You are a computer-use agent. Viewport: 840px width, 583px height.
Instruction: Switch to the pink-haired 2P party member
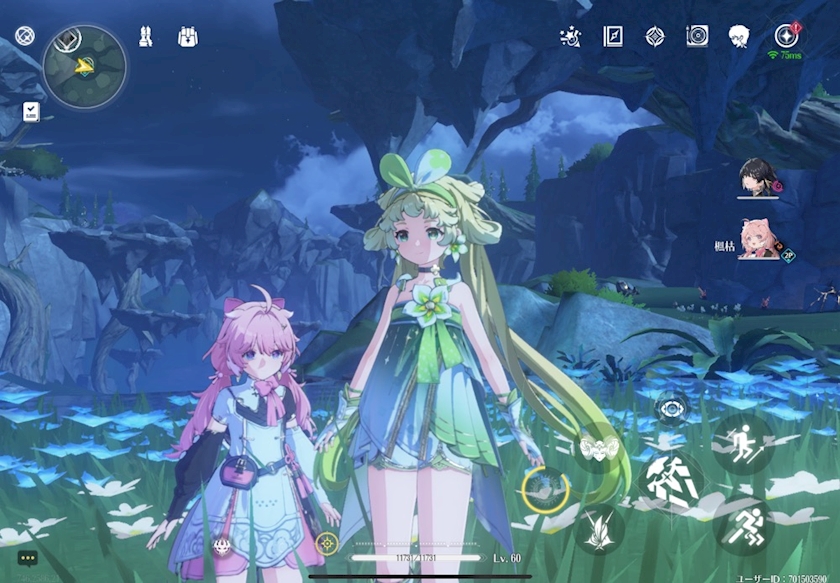pos(761,239)
